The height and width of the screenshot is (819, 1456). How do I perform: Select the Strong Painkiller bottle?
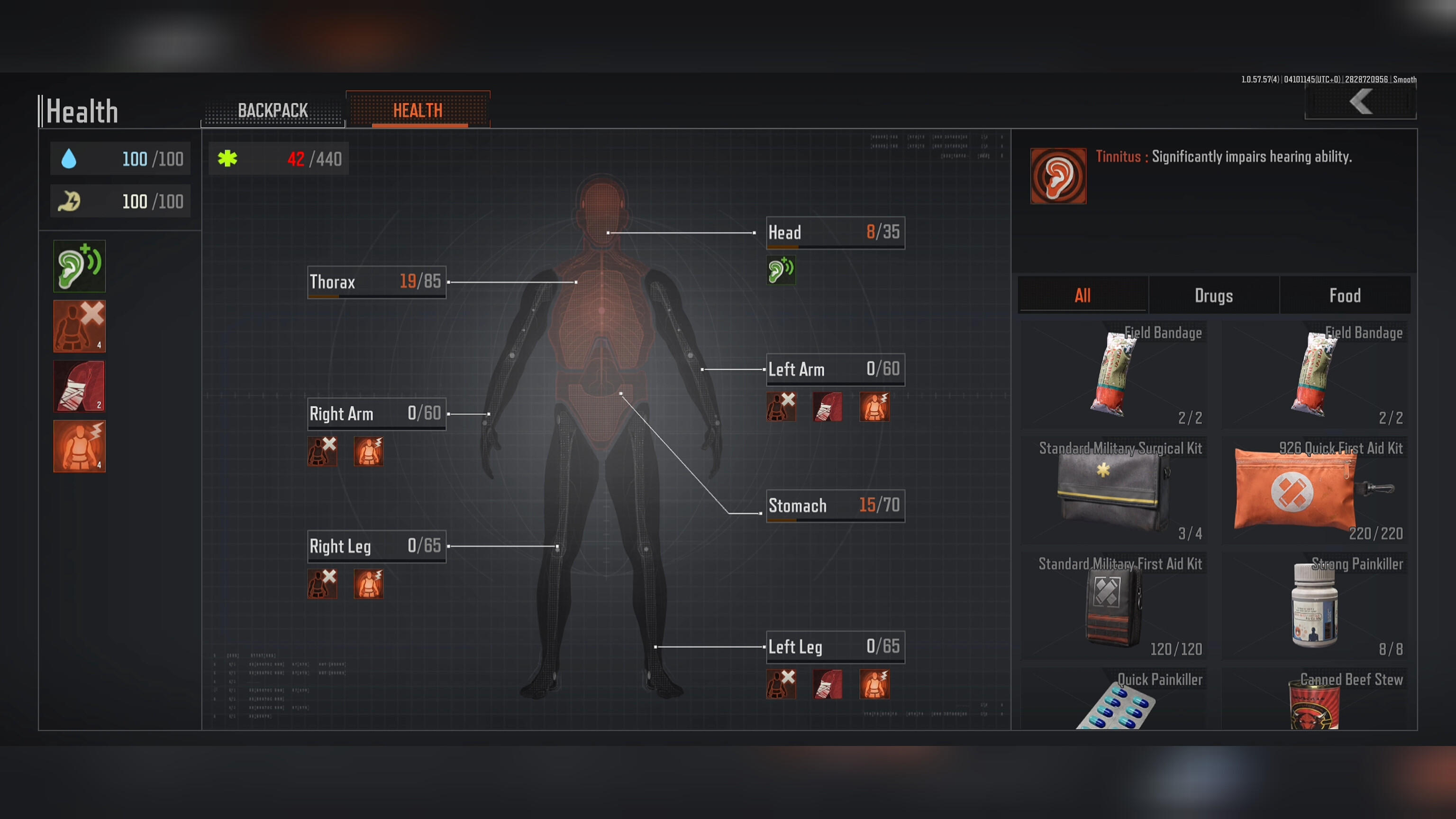[x=1315, y=606]
